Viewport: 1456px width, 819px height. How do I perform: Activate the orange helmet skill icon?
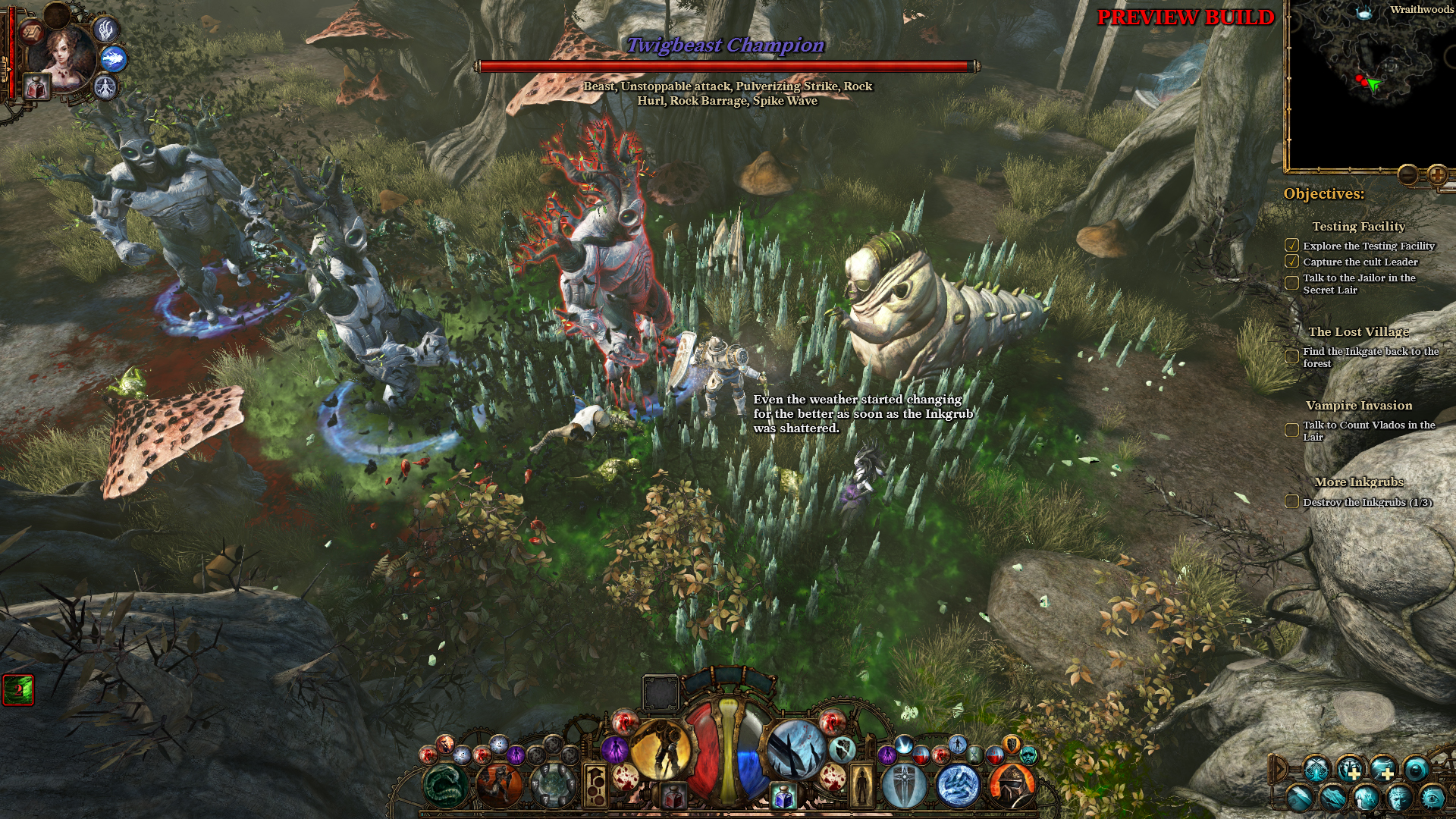coord(1012,785)
